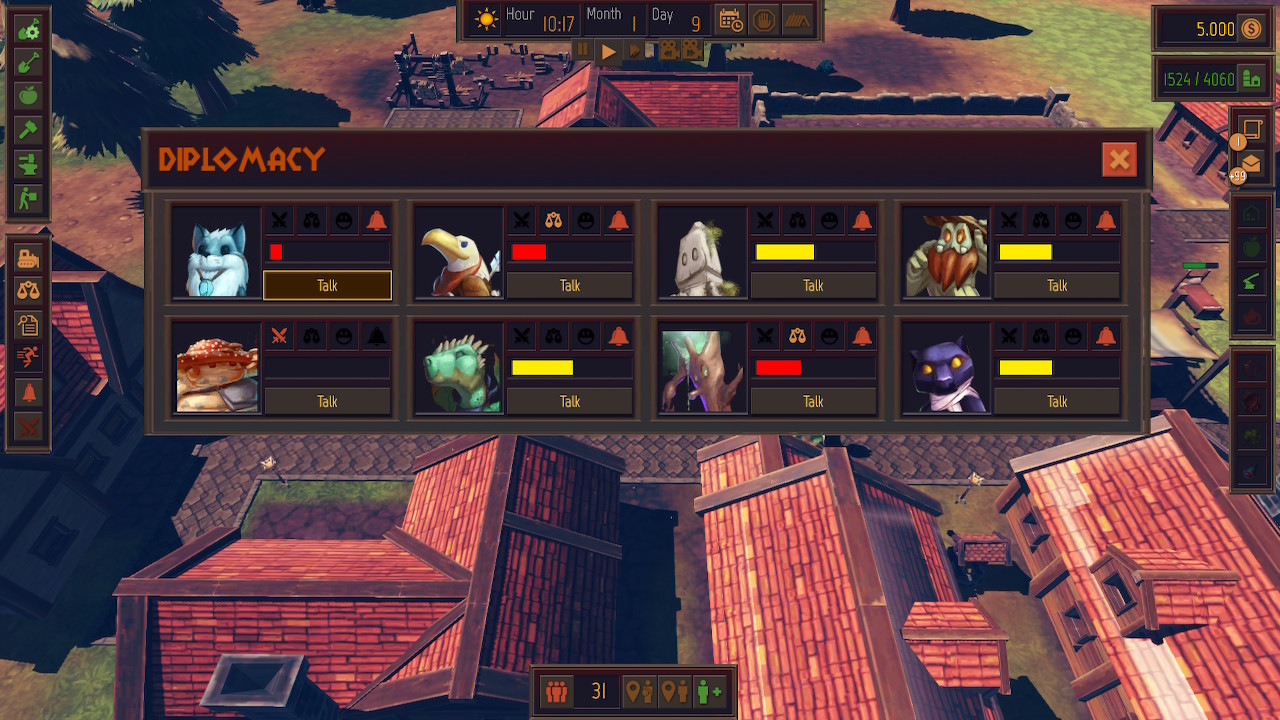Viewport: 1280px width, 720px height.
Task: Select the shovel terrain tool in left sidebar
Action: pos(28,62)
